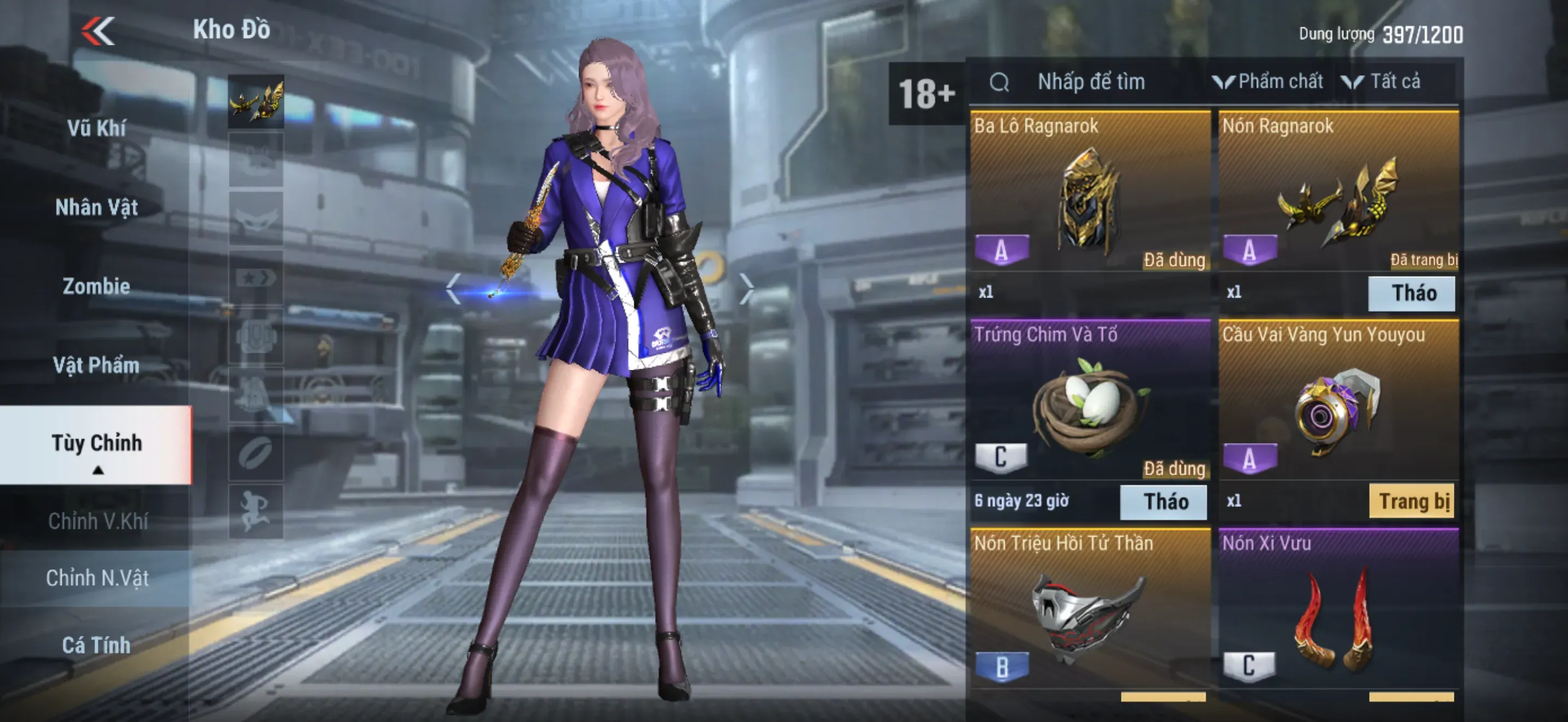The image size is (1568, 722).
Task: Choose the Chỉnh V.Khí sub-tab
Action: point(97,521)
